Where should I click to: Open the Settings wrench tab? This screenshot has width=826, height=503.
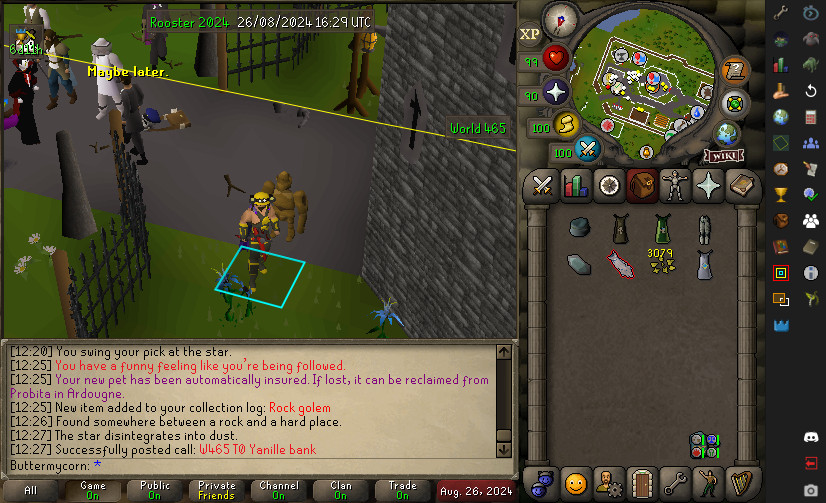(x=674, y=483)
